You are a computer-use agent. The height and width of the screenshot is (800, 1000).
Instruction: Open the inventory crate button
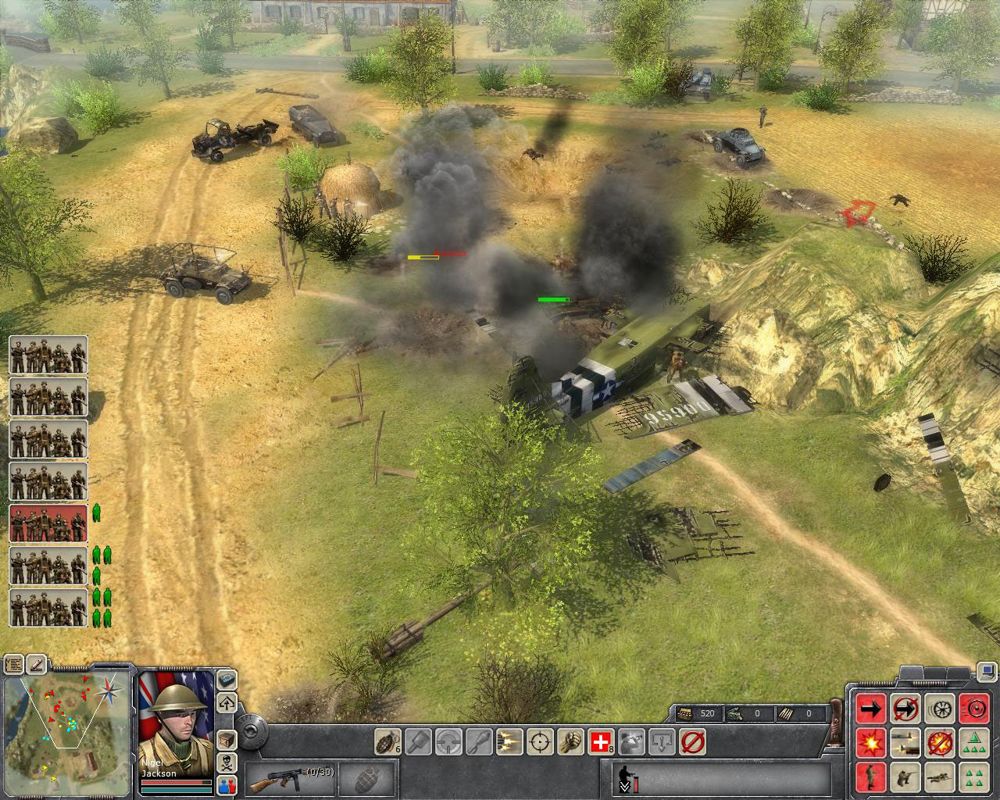[227, 740]
